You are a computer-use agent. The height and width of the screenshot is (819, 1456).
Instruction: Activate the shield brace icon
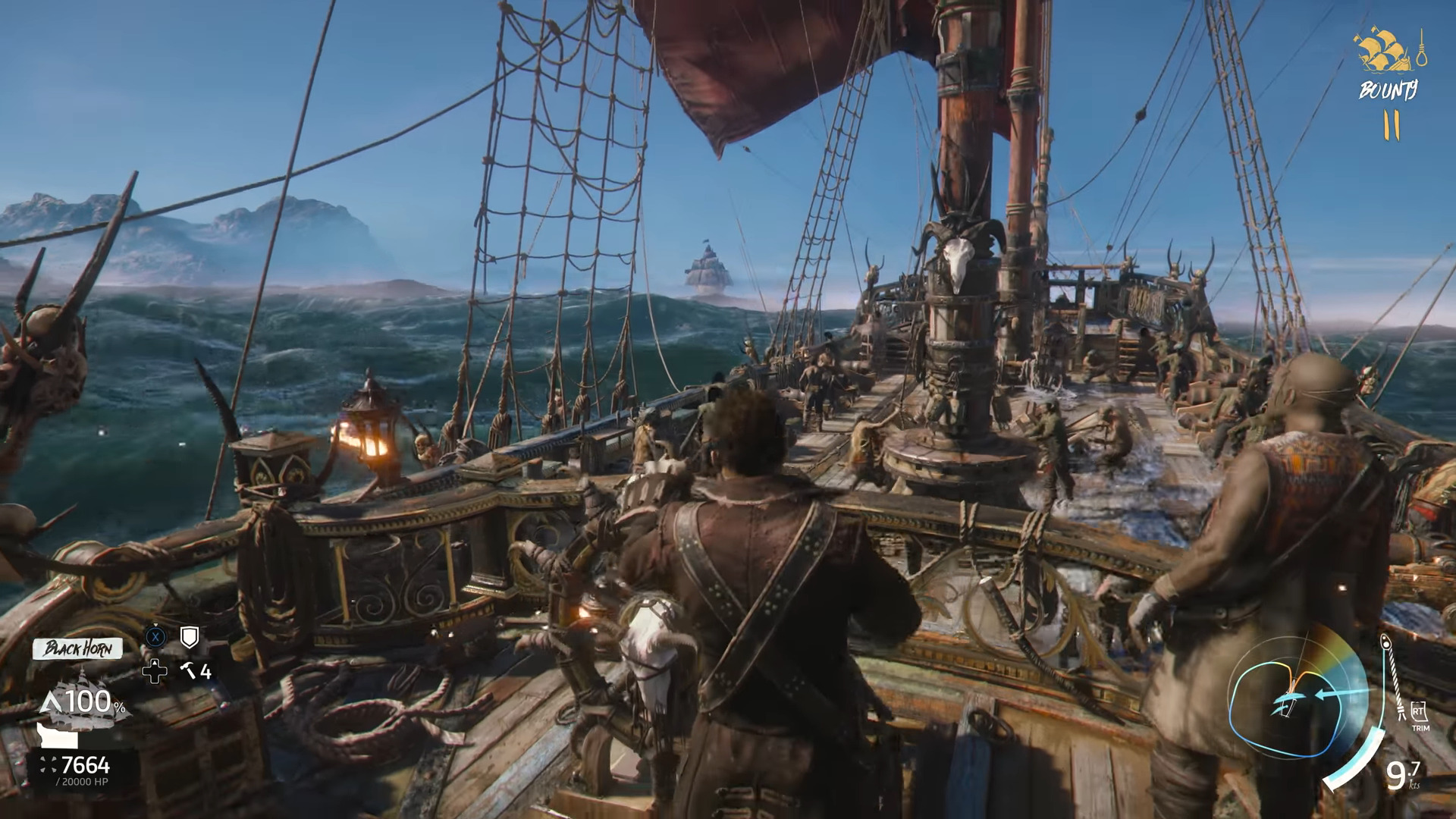(190, 638)
